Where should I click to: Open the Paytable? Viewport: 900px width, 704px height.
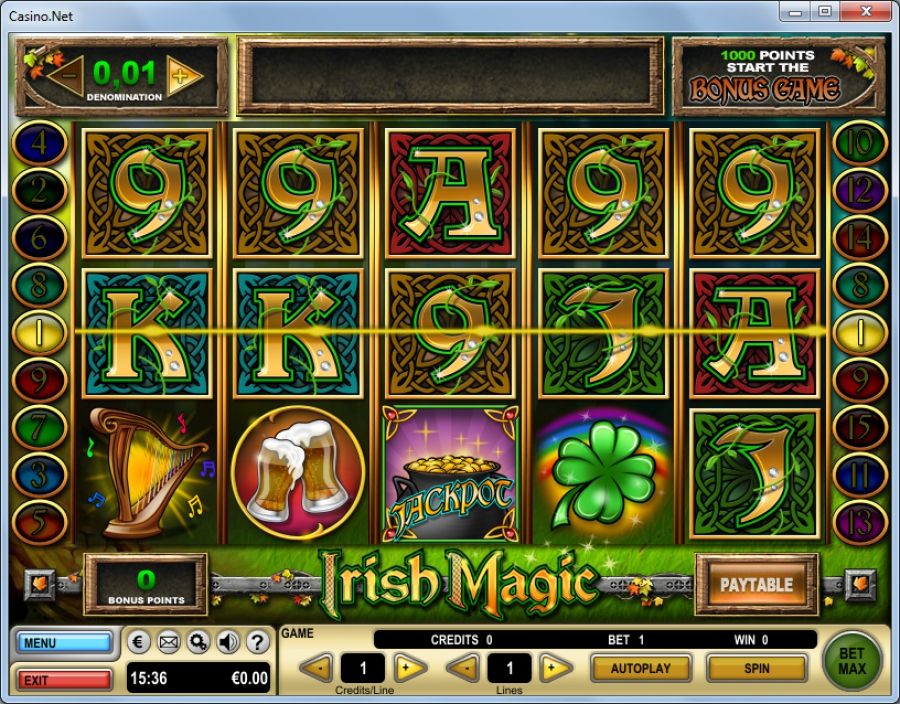pyautogui.click(x=756, y=585)
